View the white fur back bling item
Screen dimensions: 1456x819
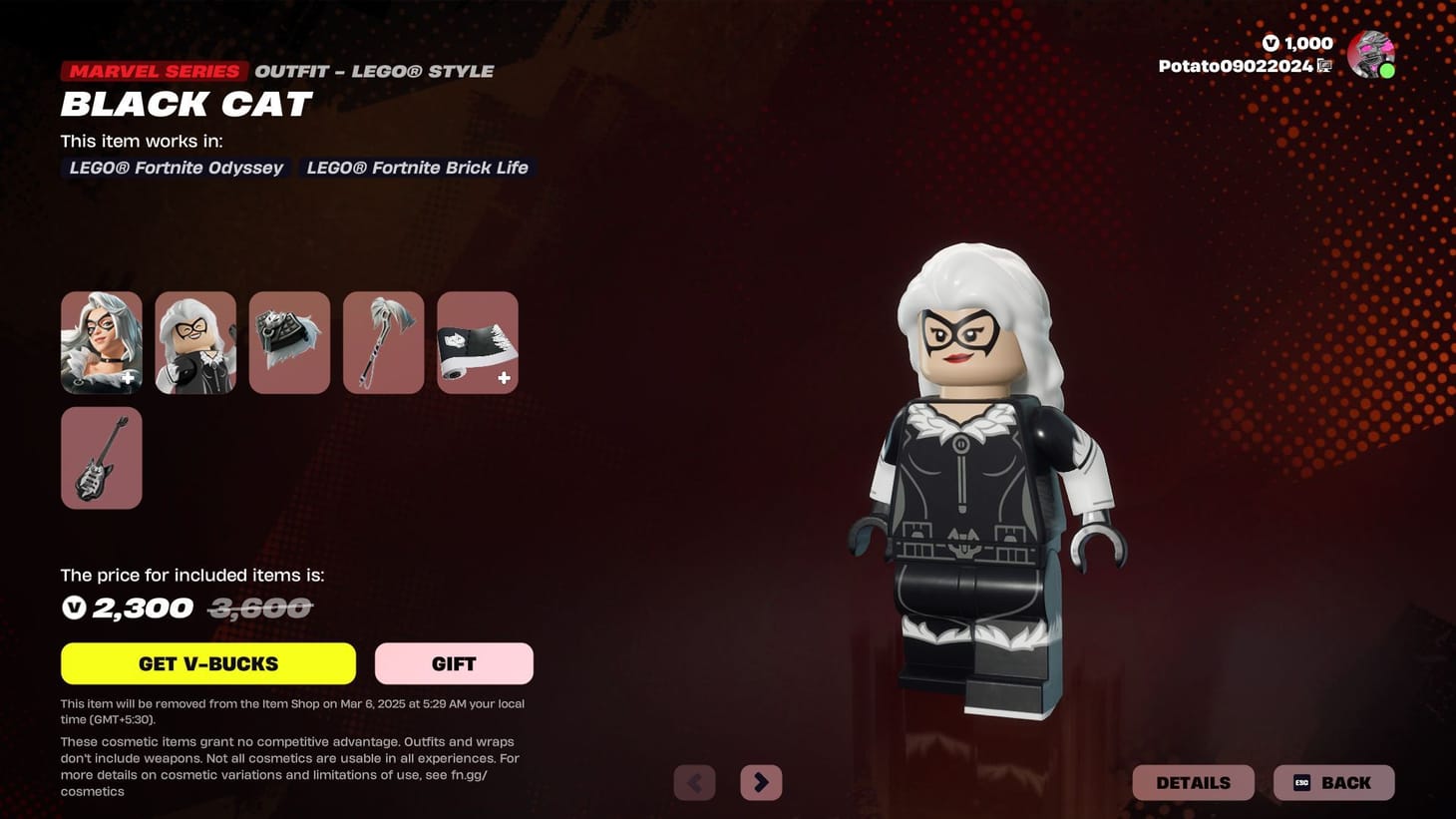(289, 341)
